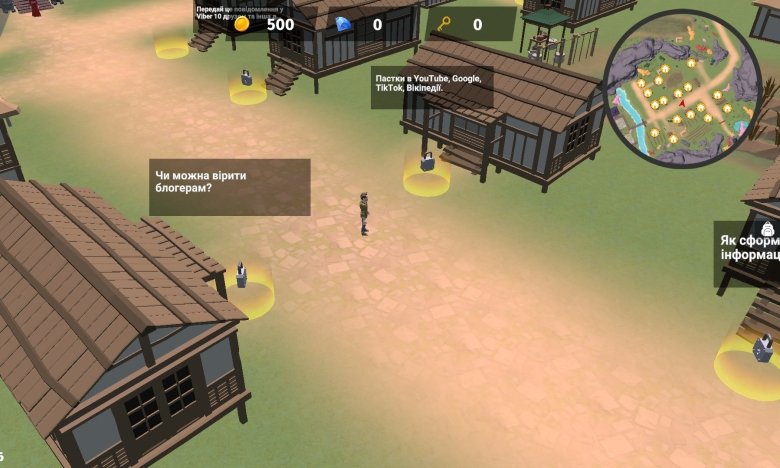Select the "Чи можна вірити блогерам?" topic label
The width and height of the screenshot is (780, 468).
click(229, 186)
